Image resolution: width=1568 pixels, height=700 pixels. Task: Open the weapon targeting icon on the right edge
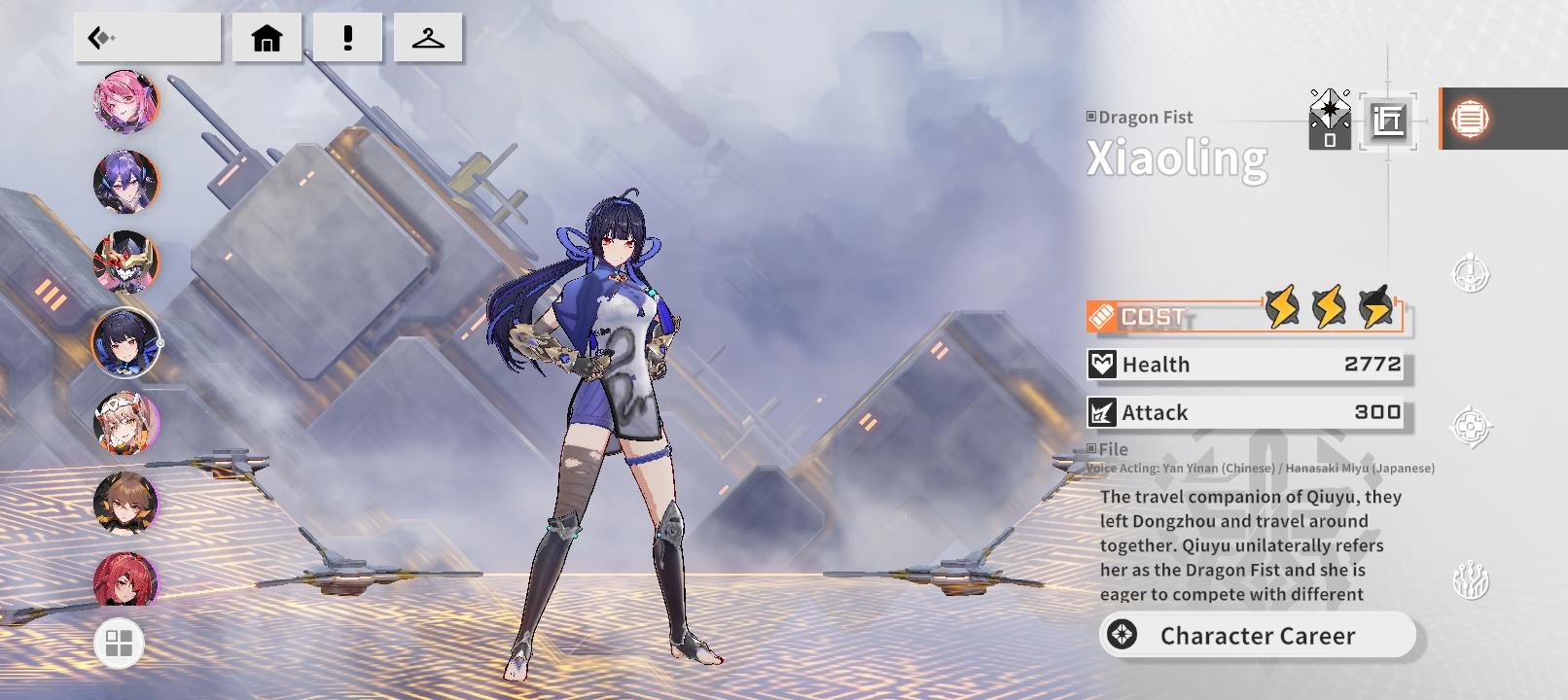click(x=1472, y=275)
